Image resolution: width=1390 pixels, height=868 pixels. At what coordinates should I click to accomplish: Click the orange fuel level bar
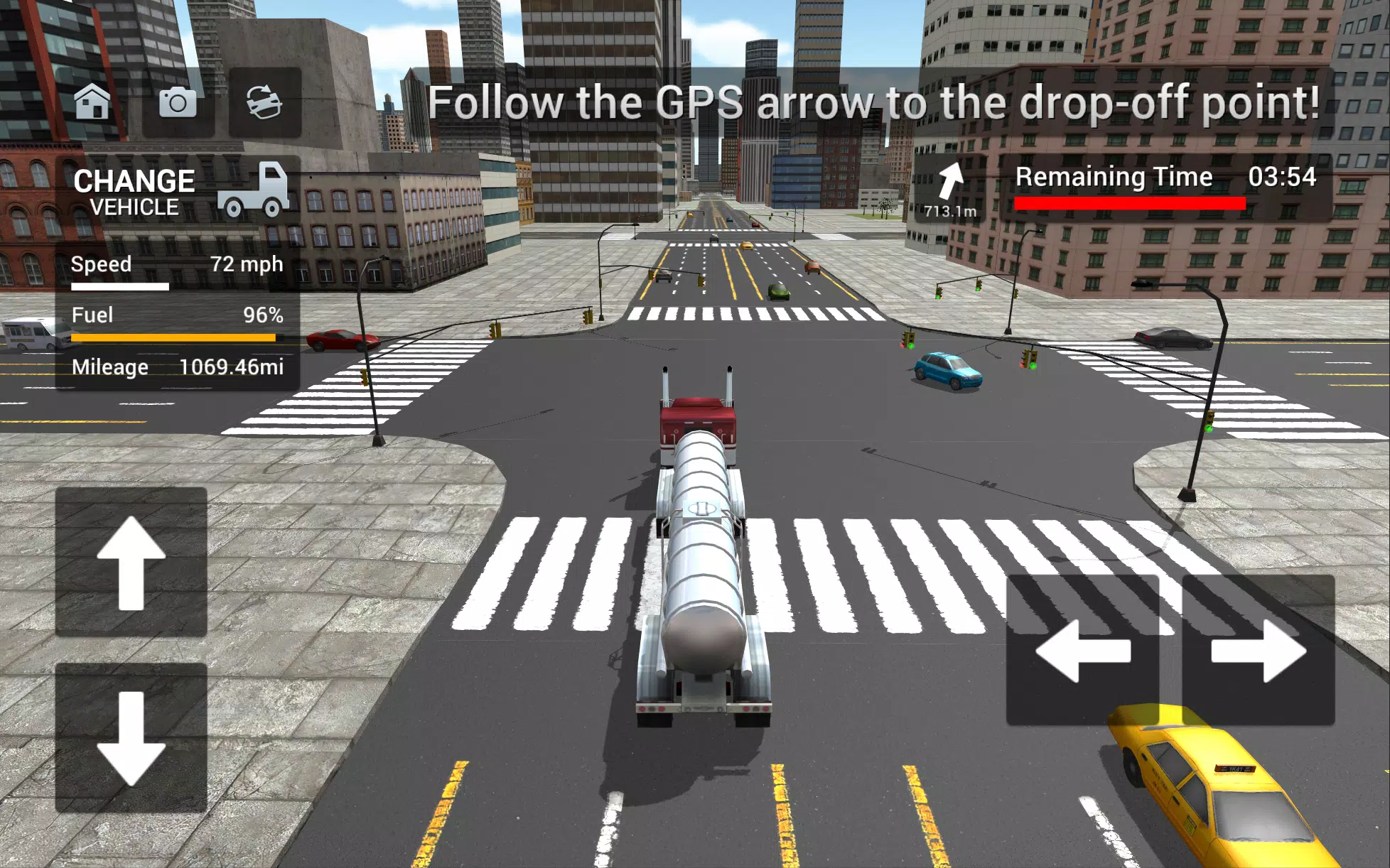tap(174, 336)
